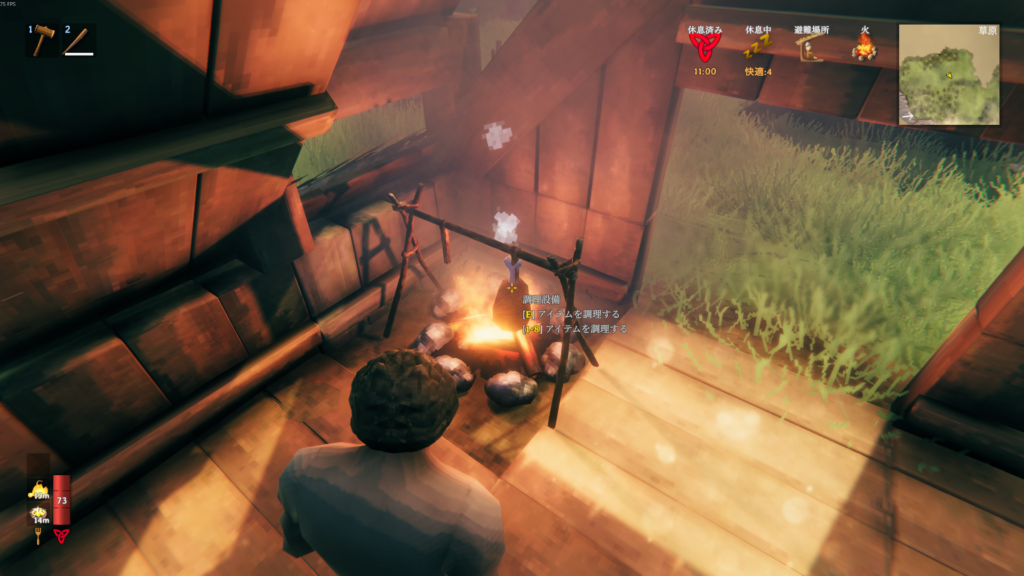Click the yellow food icon with 19m timer
Viewport: 1024px width, 576px height.
37,490
